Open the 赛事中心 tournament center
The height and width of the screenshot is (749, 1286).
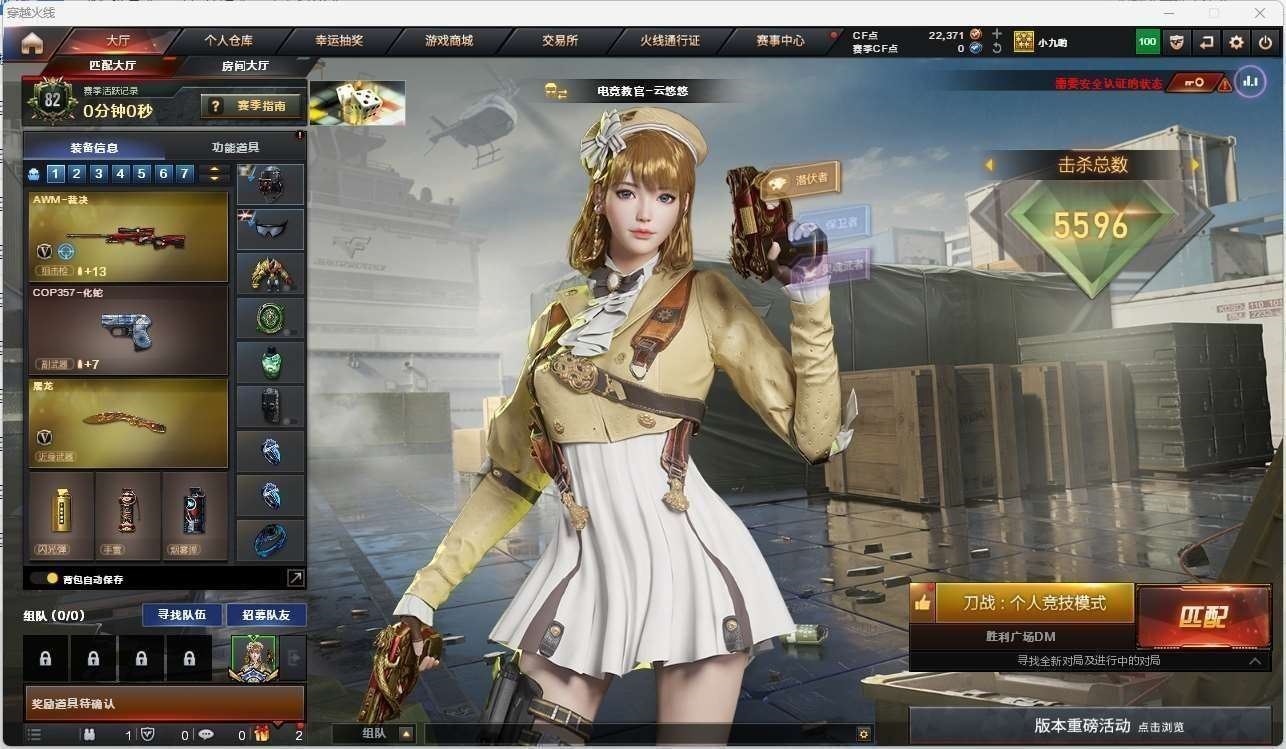pos(780,41)
